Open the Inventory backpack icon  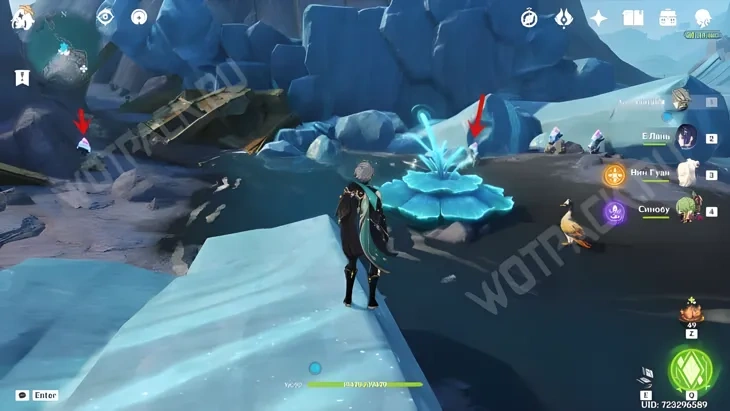pyautogui.click(x=667, y=17)
